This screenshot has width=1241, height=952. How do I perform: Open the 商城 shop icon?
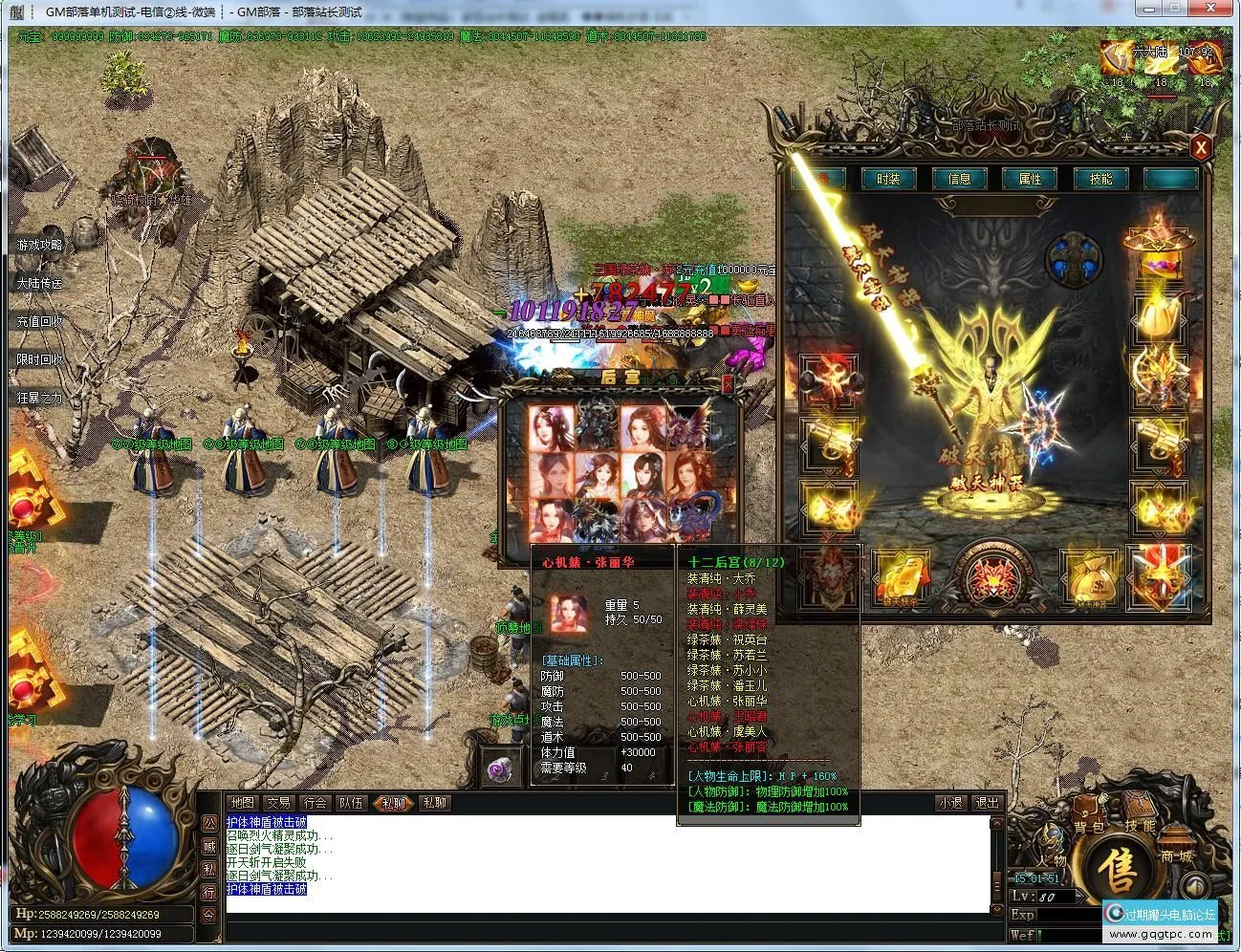point(1177,853)
